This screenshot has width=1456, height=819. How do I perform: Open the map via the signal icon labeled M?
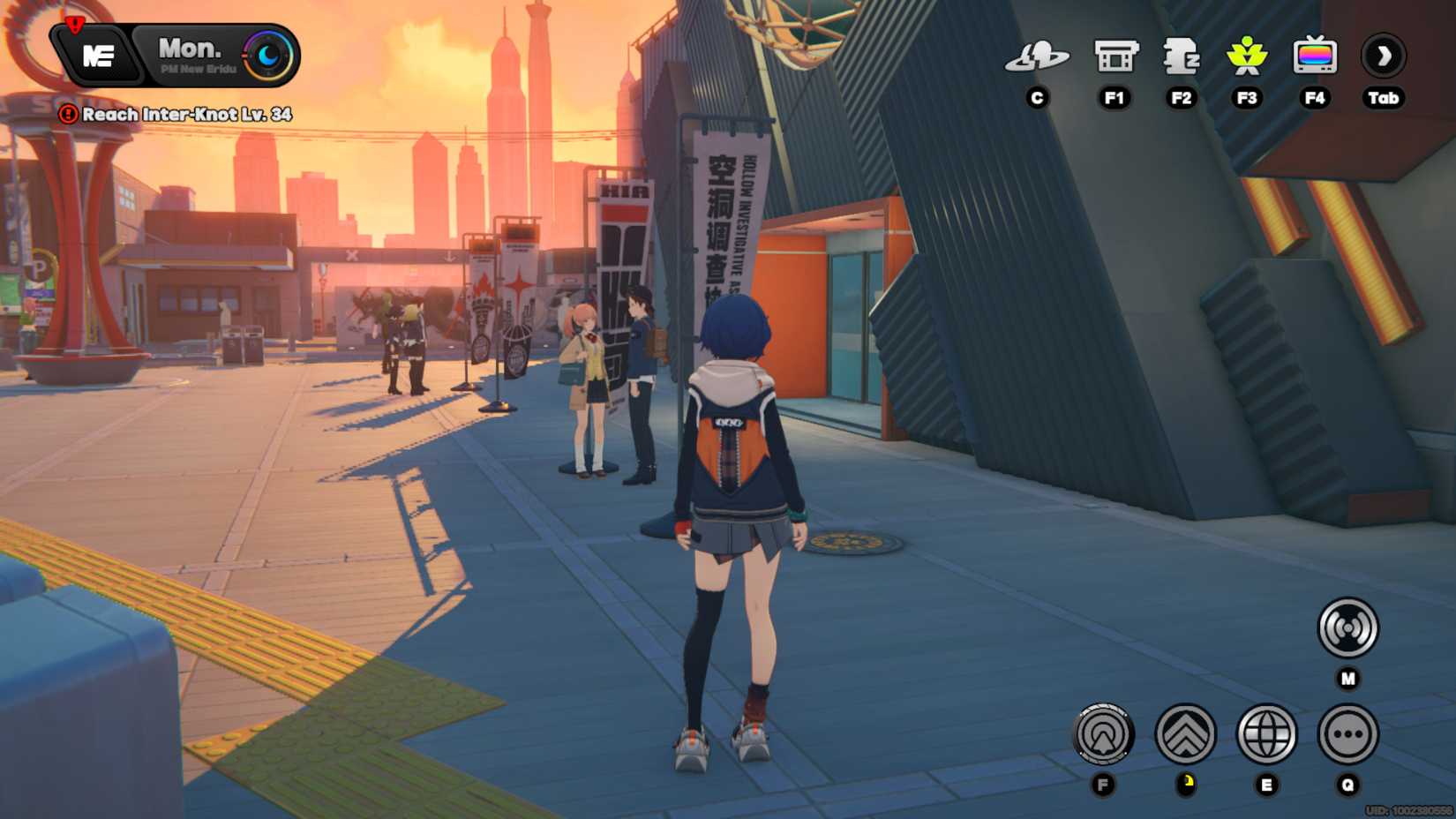tap(1349, 628)
